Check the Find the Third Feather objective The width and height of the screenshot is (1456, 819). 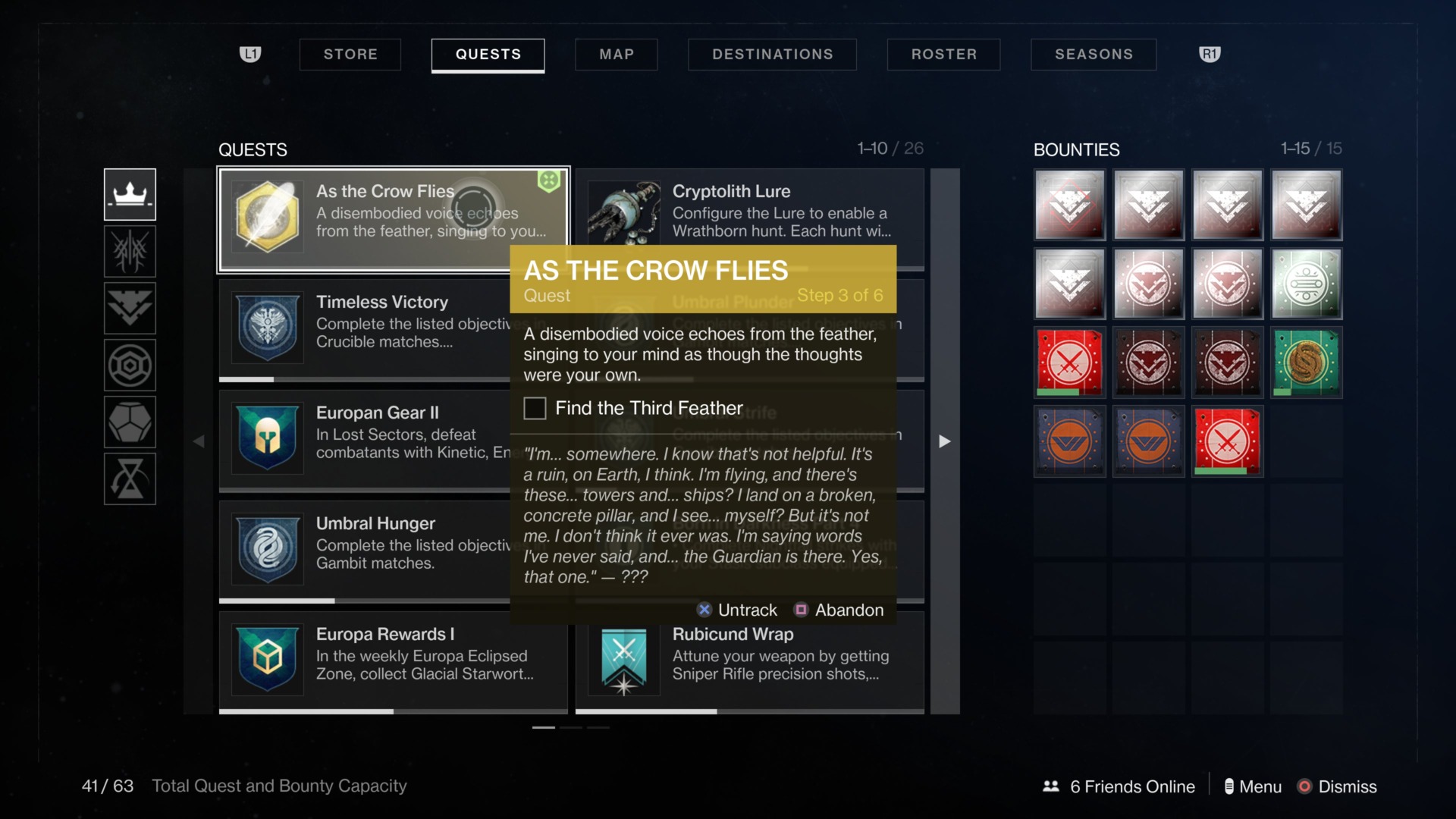click(535, 408)
